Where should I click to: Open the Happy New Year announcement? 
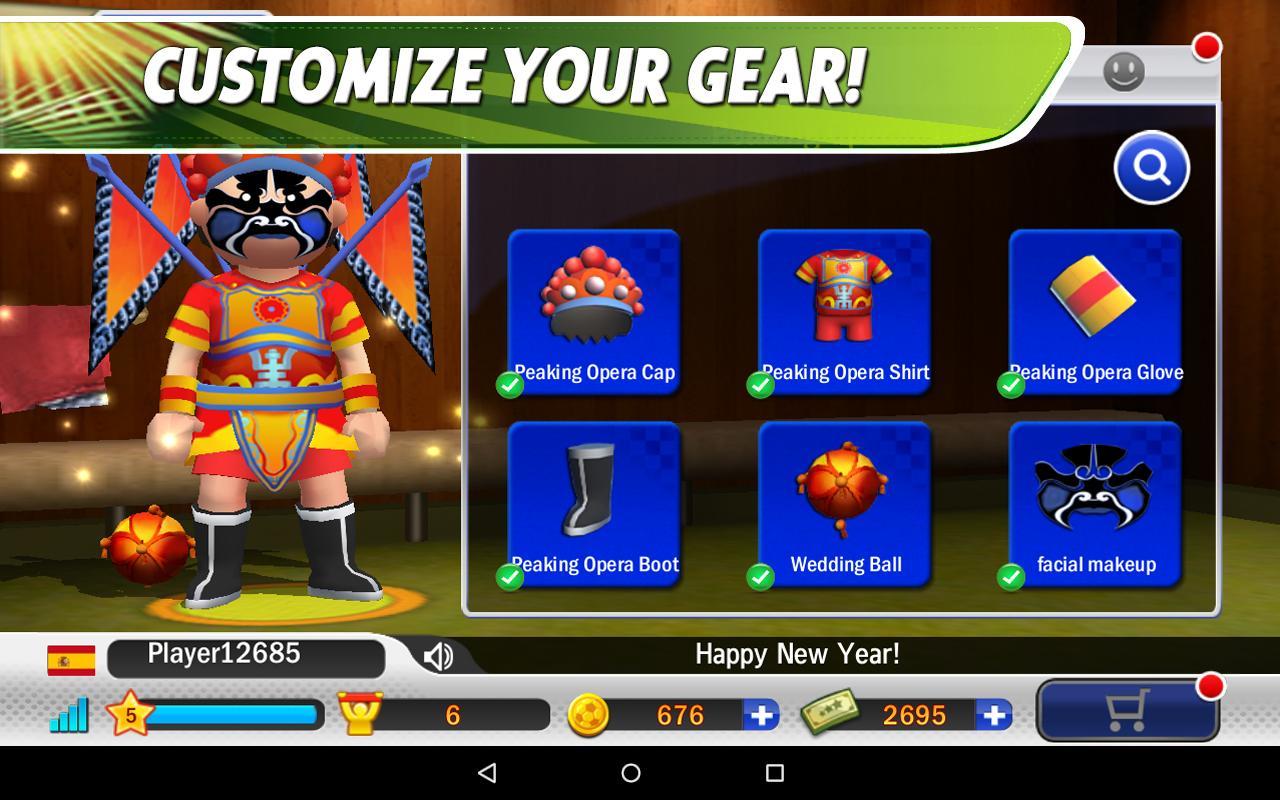(x=795, y=655)
